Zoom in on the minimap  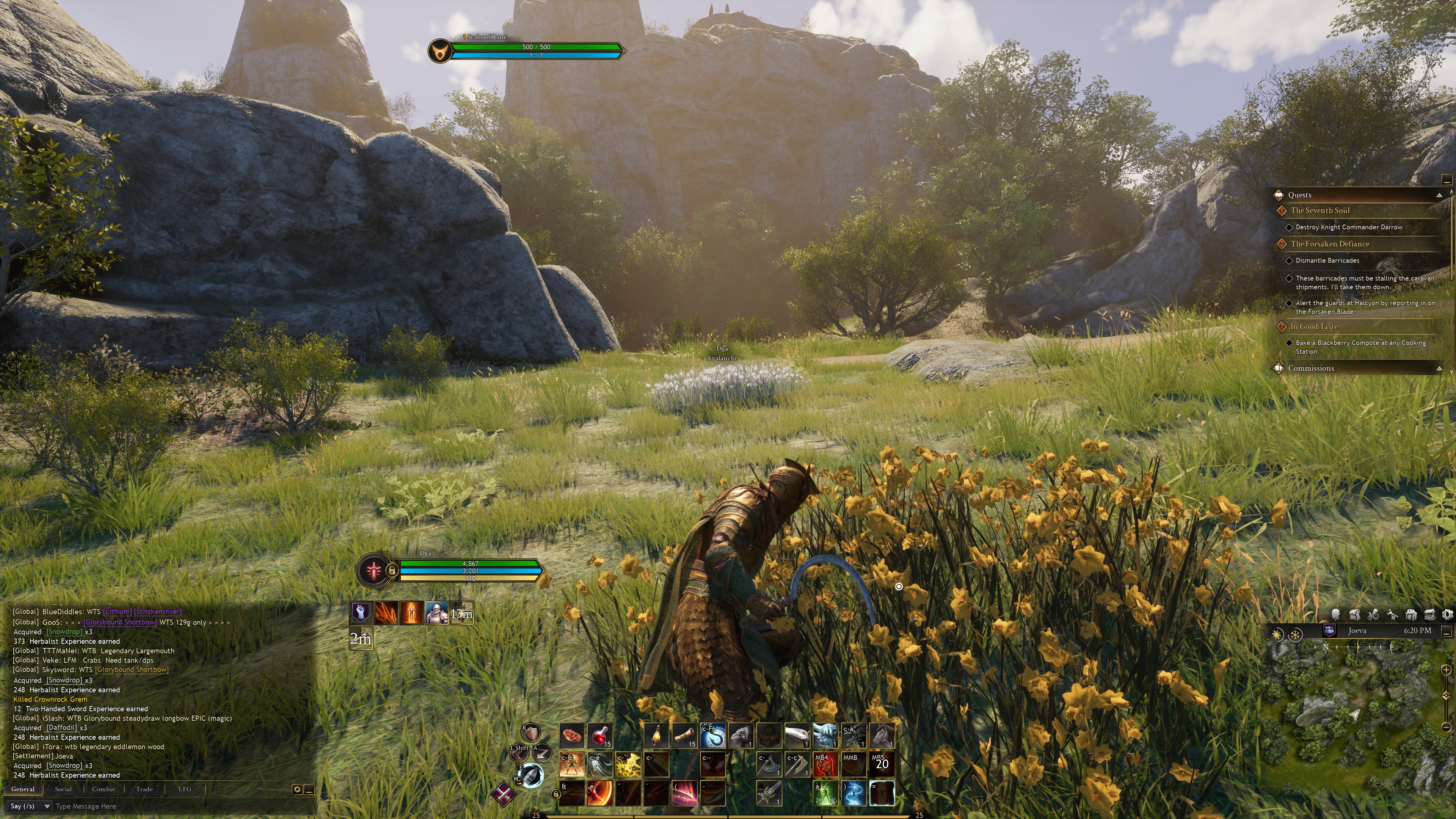1446,670
